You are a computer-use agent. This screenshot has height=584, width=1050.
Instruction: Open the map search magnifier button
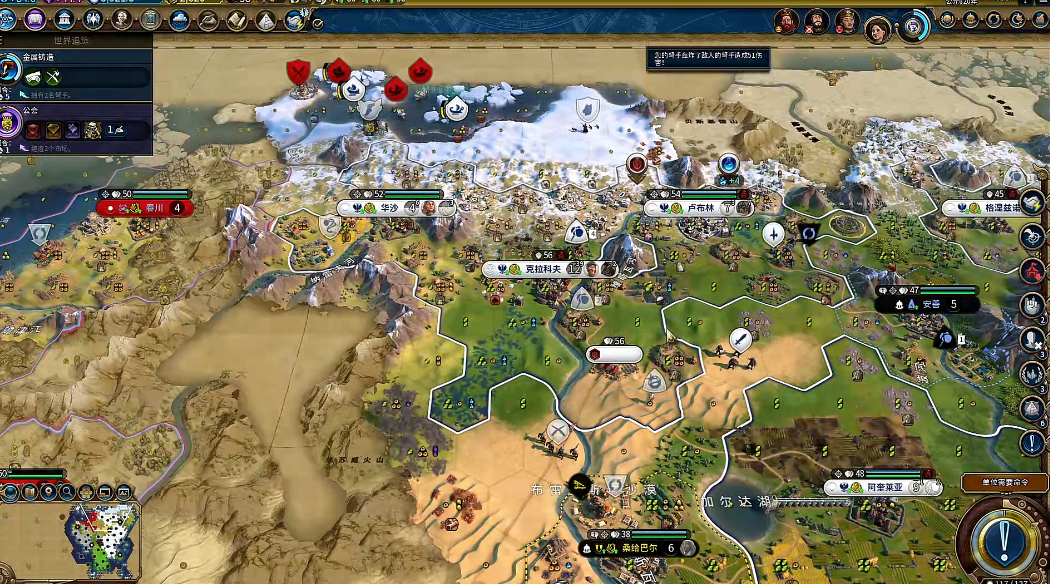(x=66, y=491)
